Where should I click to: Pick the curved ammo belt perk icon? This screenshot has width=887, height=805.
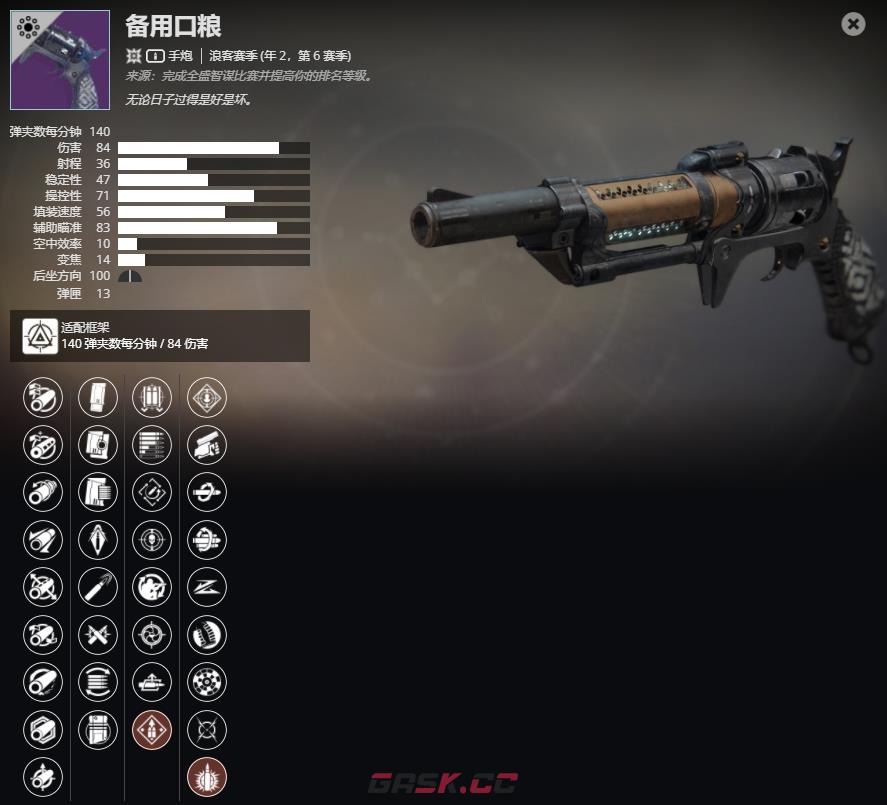[x=207, y=635]
